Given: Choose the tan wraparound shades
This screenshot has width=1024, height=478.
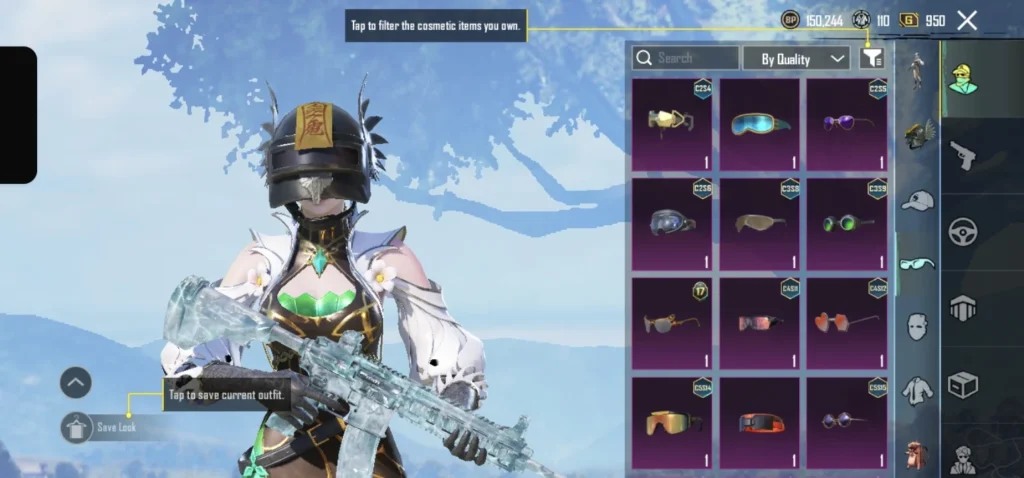Looking at the screenshot, I should click(759, 223).
